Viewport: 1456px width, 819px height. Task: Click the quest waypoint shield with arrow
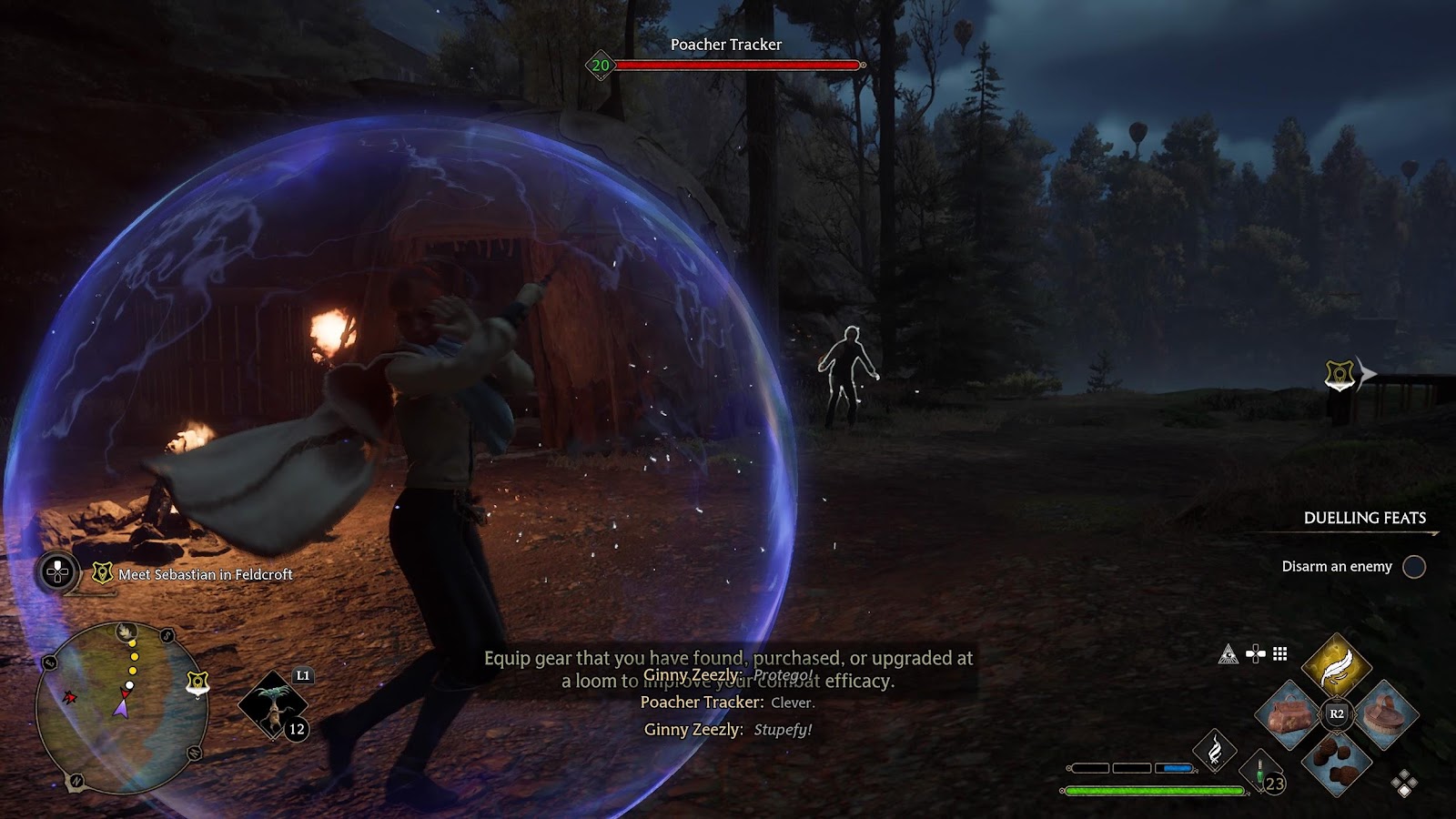(x=1340, y=374)
